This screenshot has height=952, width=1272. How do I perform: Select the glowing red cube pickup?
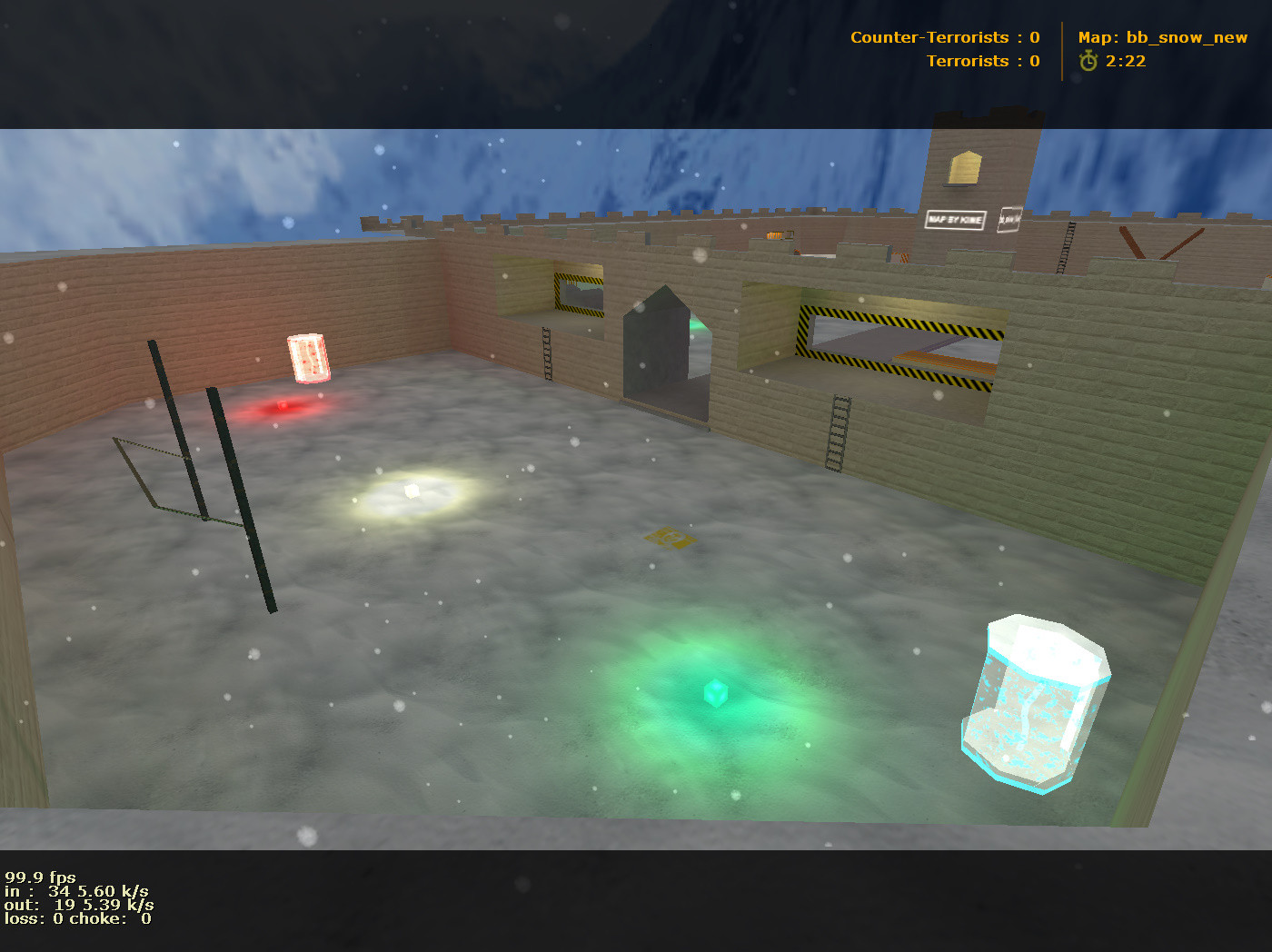(282, 406)
